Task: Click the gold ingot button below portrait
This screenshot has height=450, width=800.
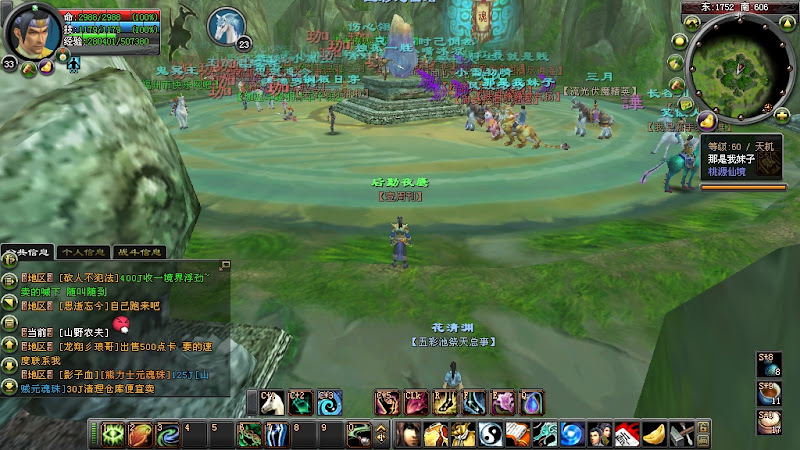Action: (x=46, y=69)
